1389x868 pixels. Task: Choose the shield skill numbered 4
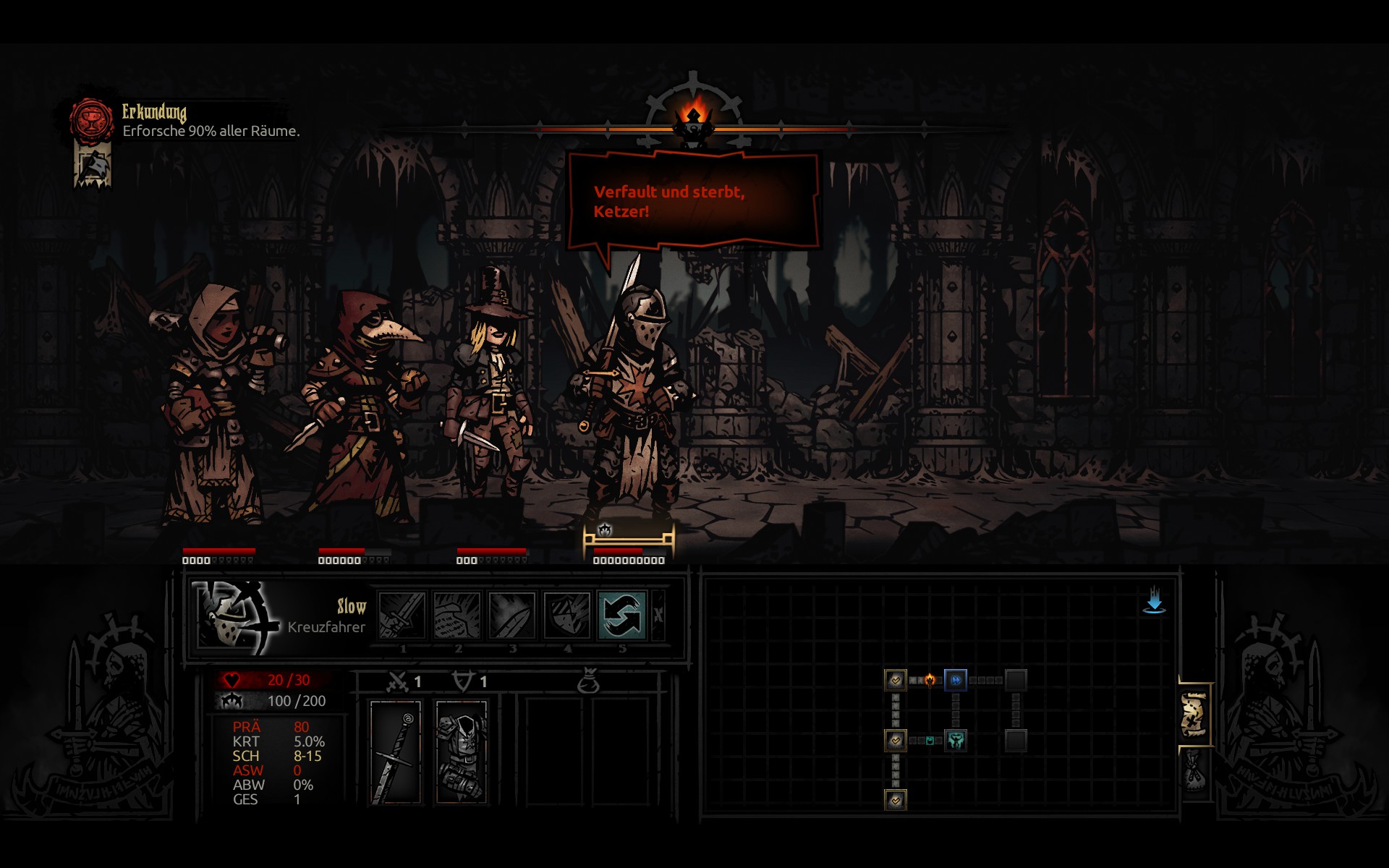(567, 615)
